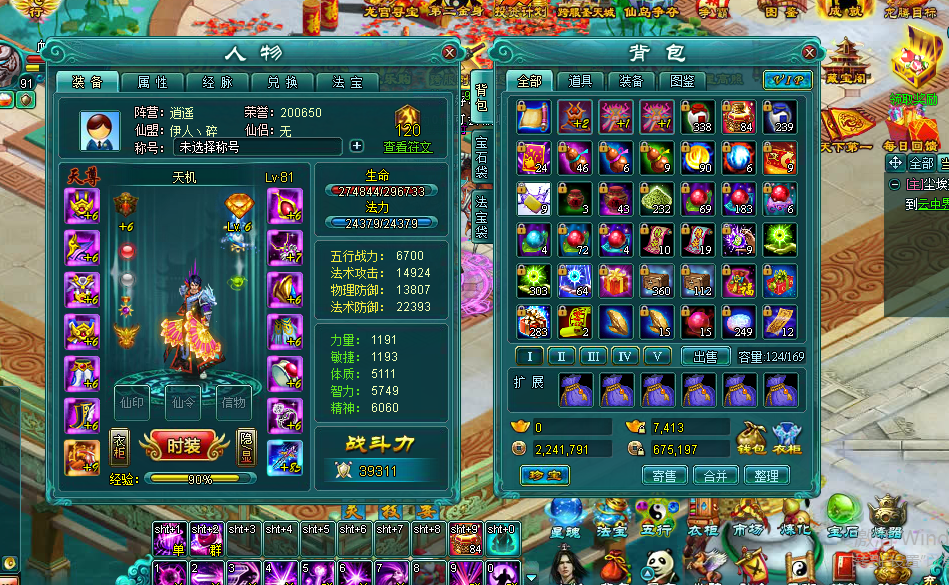Open the 宝石袋 gem bag side tab
Screen dimensions: 949x585
click(481, 158)
